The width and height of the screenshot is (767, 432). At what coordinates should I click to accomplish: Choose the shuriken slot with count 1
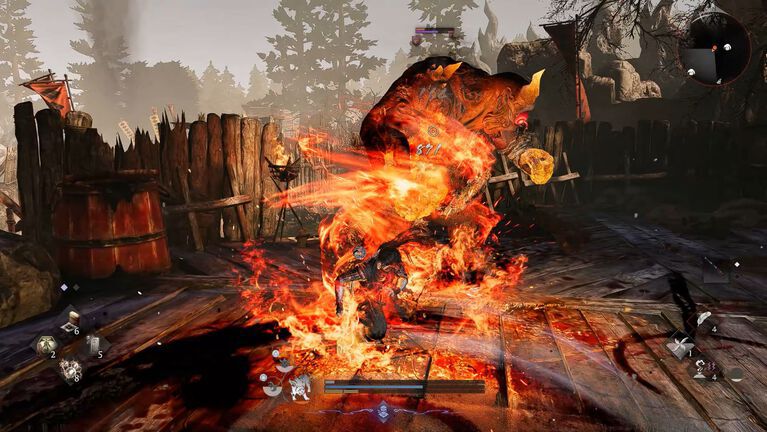680,348
